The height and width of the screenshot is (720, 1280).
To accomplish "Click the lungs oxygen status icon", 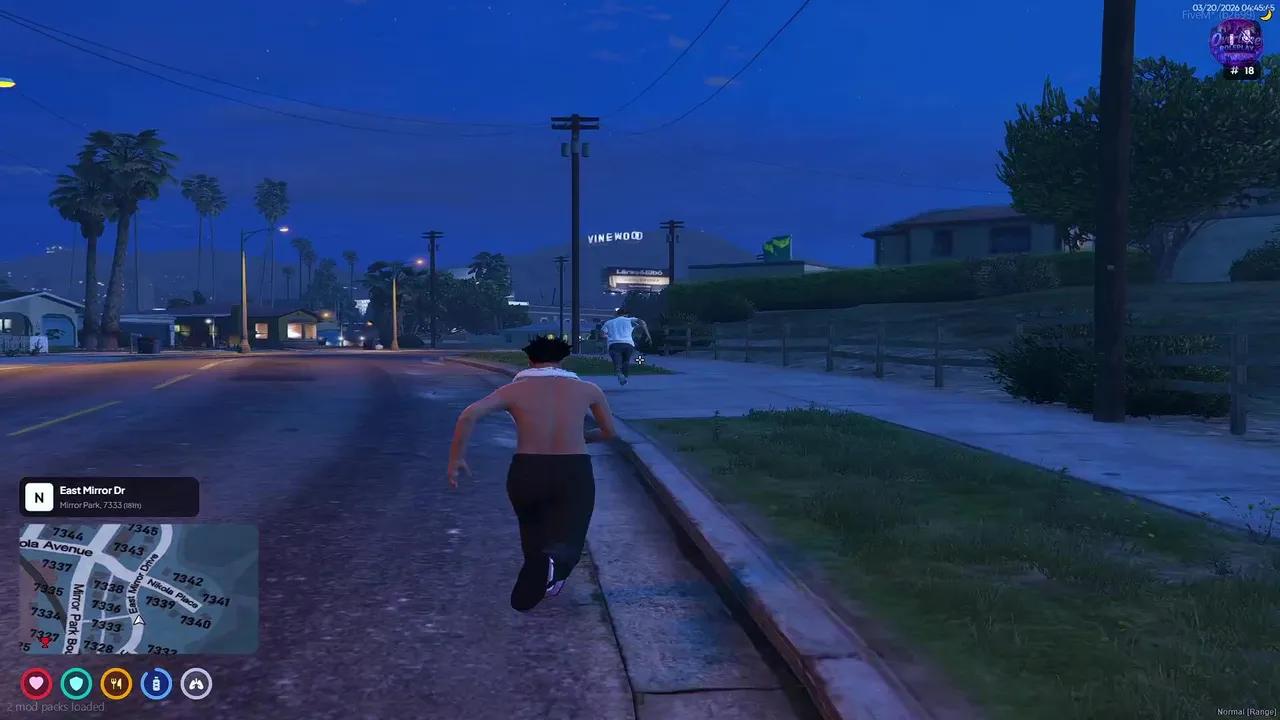I will click(x=196, y=684).
